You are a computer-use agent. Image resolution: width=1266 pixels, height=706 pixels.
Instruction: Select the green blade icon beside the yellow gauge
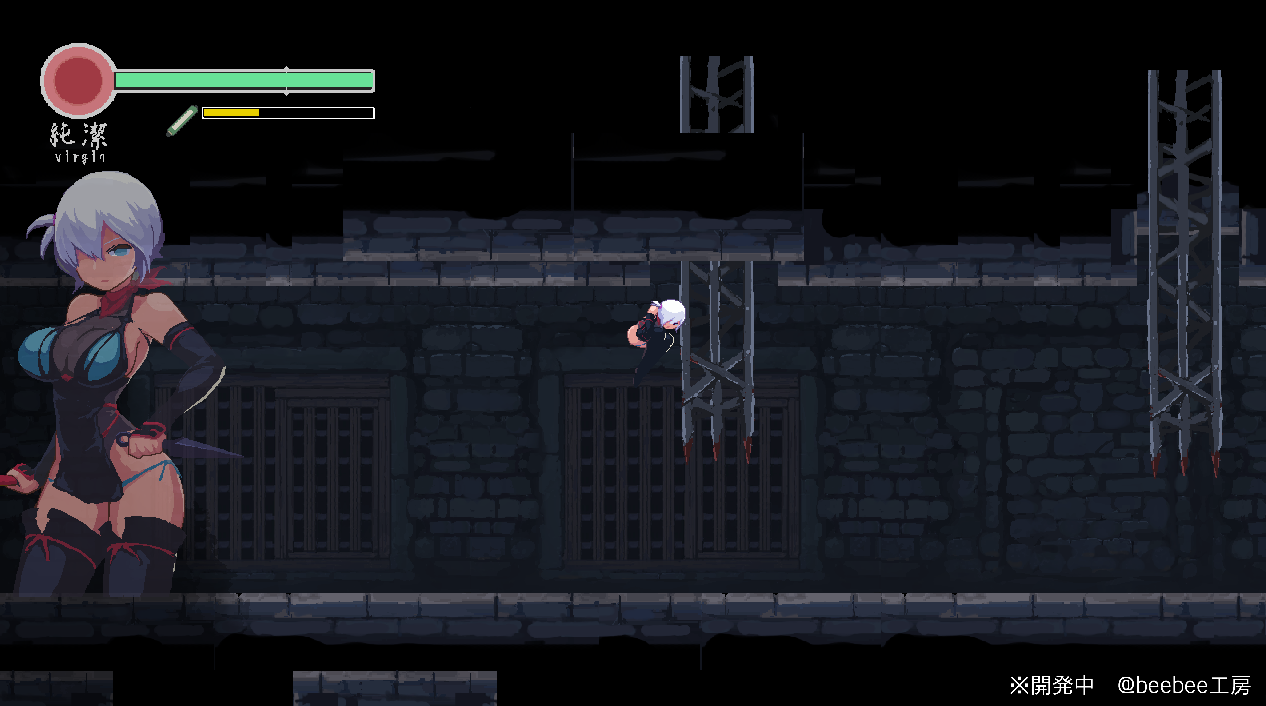[182, 120]
